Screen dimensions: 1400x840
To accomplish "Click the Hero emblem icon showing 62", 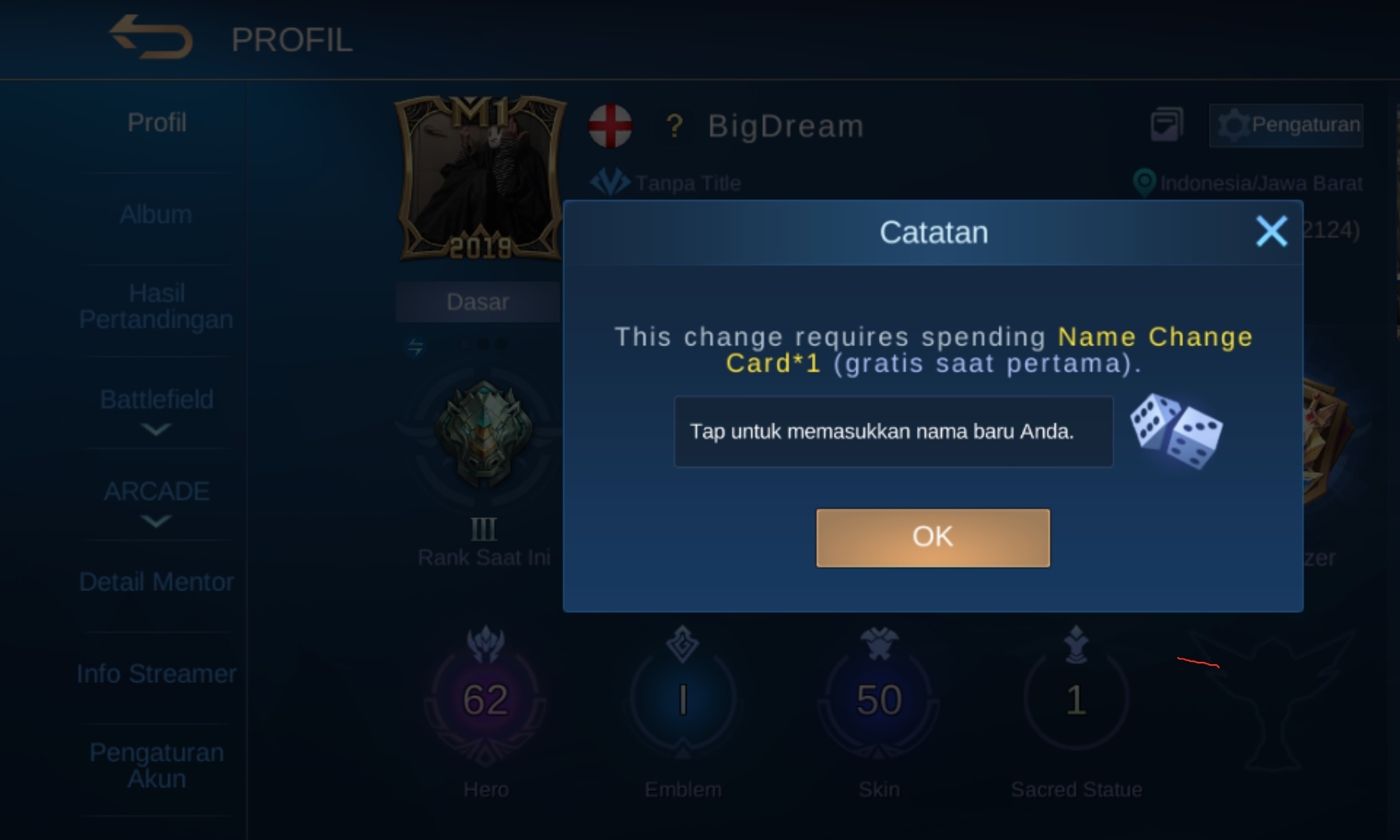I will (484, 698).
